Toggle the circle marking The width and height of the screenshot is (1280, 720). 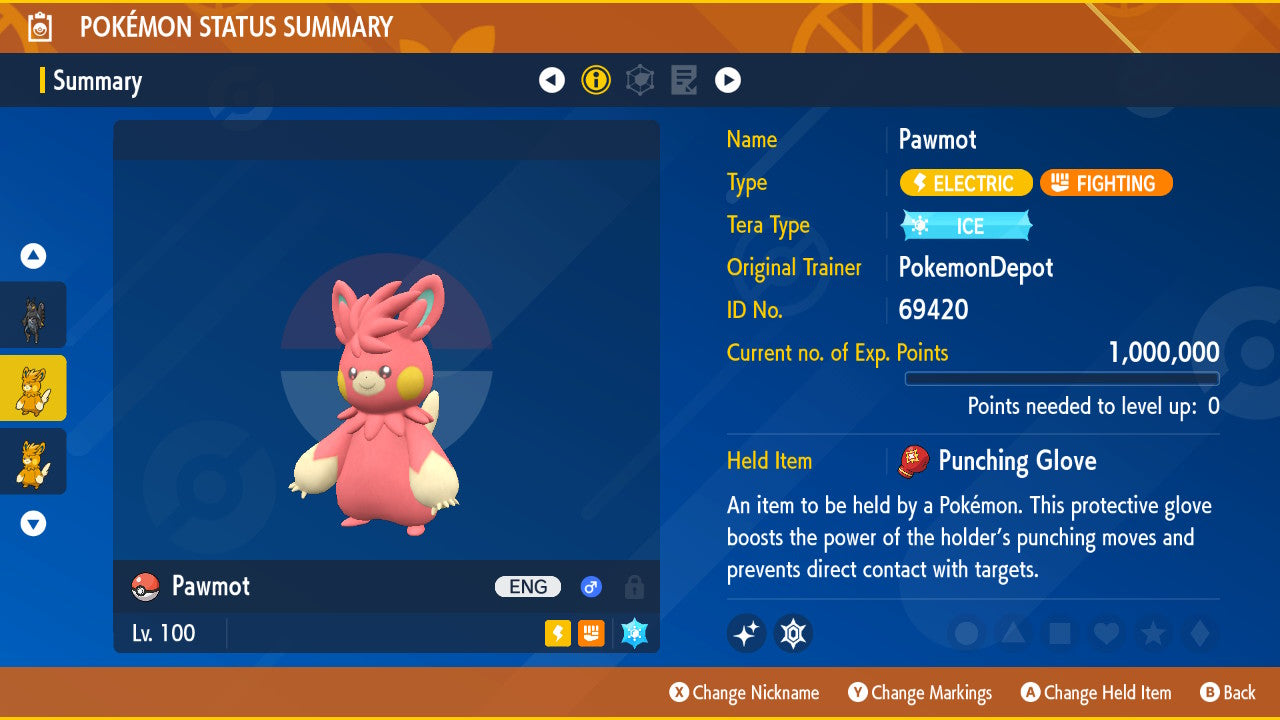[967, 634]
